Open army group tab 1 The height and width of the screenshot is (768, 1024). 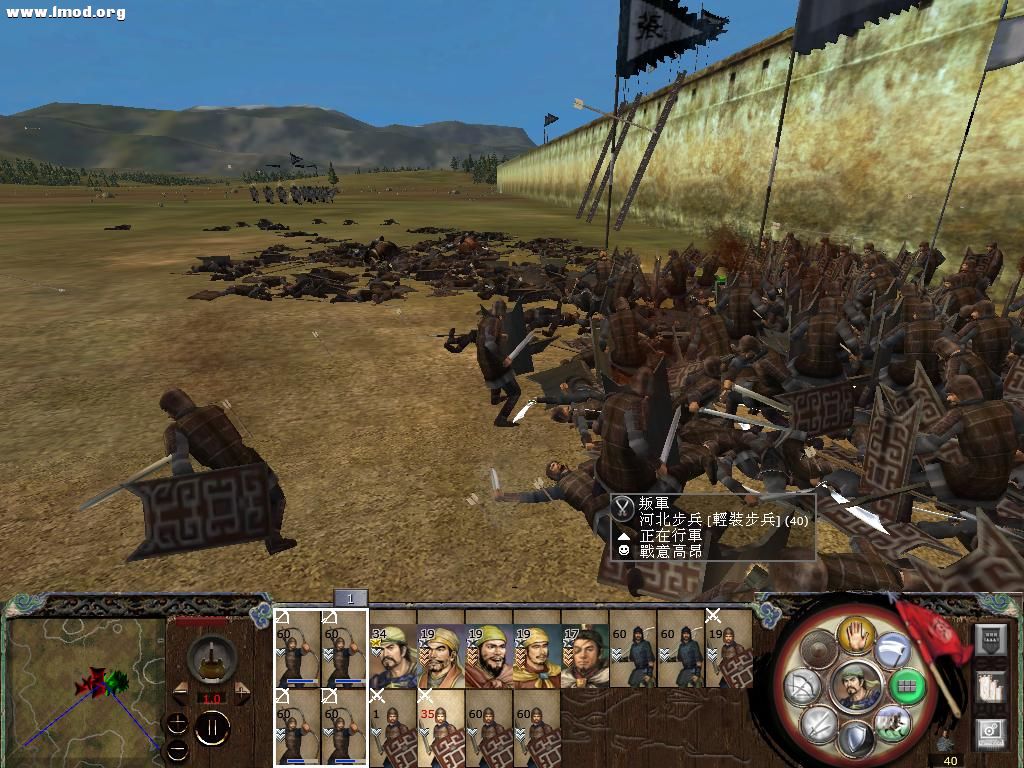350,598
